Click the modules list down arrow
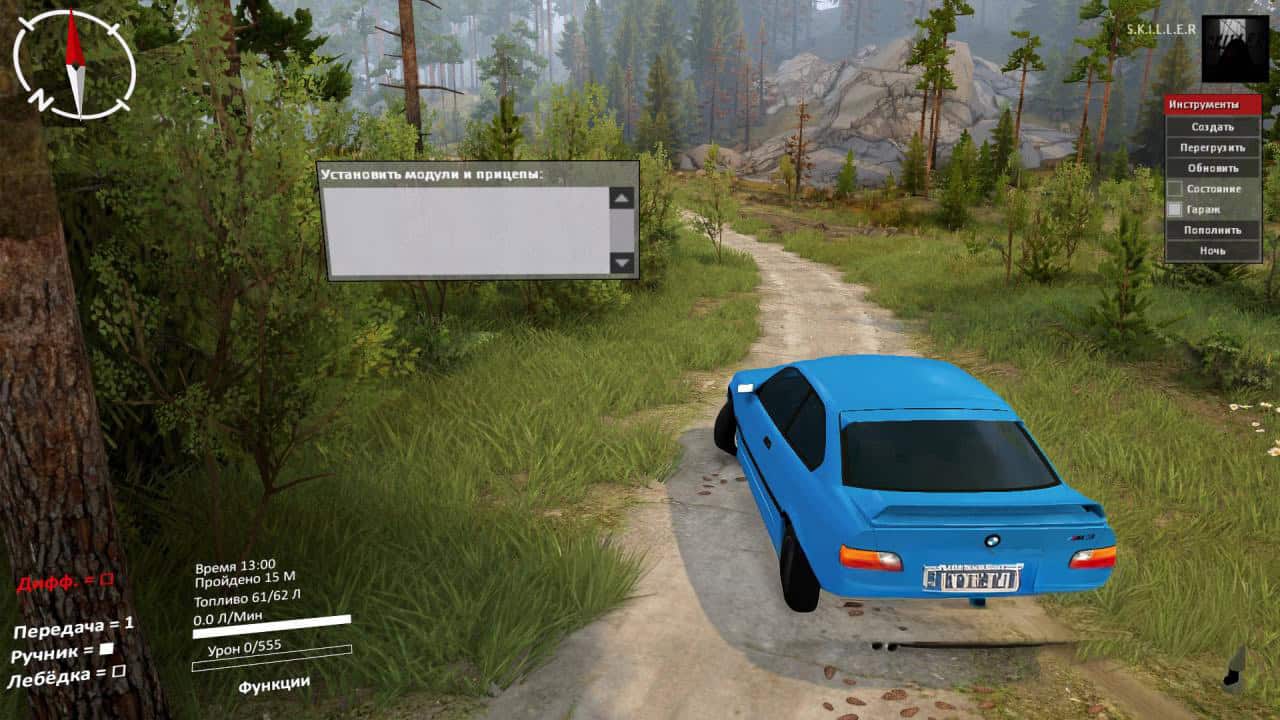 (x=622, y=263)
